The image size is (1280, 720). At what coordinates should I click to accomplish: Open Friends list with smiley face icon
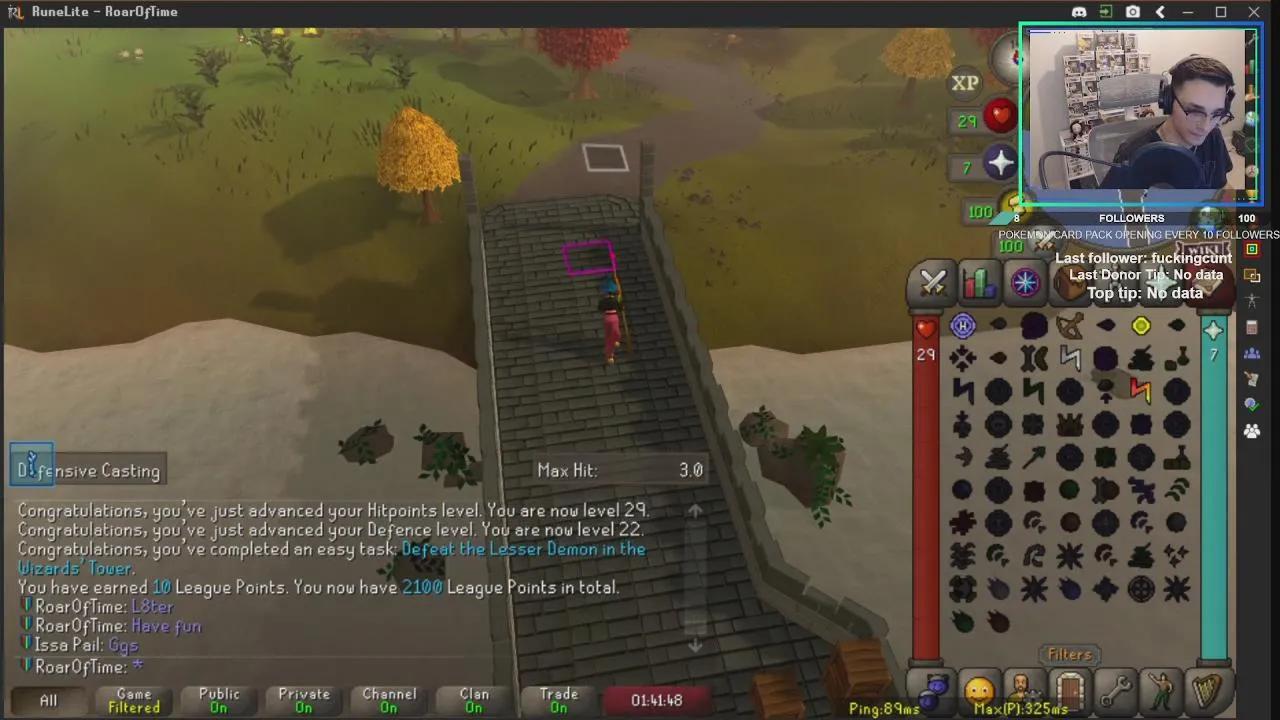(x=979, y=690)
